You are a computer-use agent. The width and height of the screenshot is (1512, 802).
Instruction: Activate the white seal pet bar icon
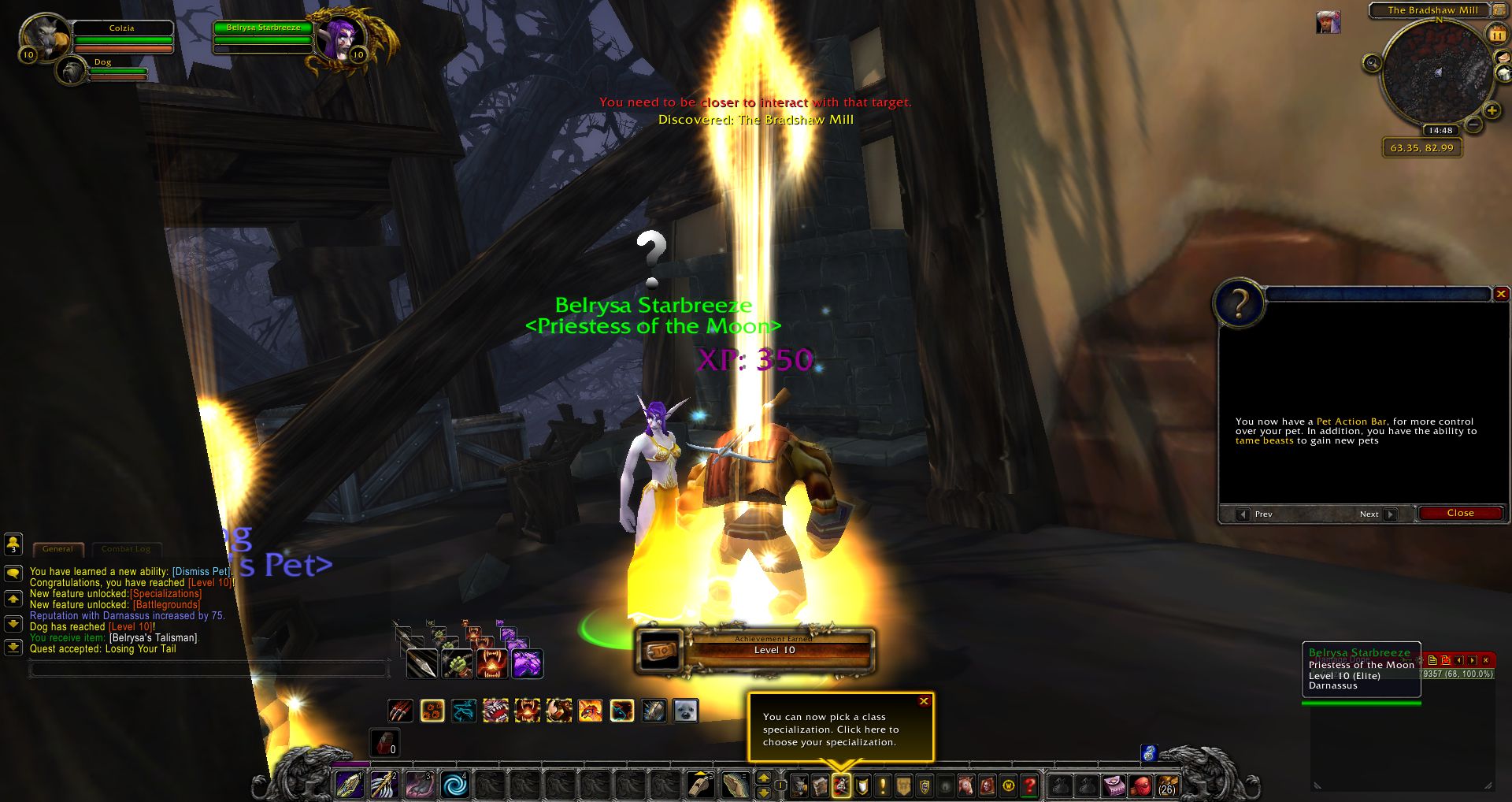coord(685,711)
